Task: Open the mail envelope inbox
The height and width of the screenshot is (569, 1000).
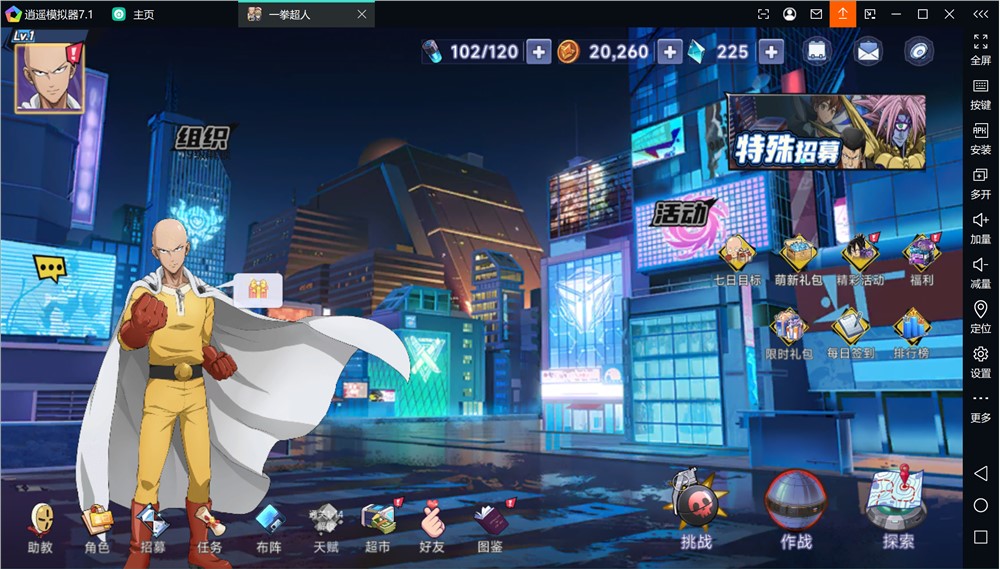Action: coord(867,52)
